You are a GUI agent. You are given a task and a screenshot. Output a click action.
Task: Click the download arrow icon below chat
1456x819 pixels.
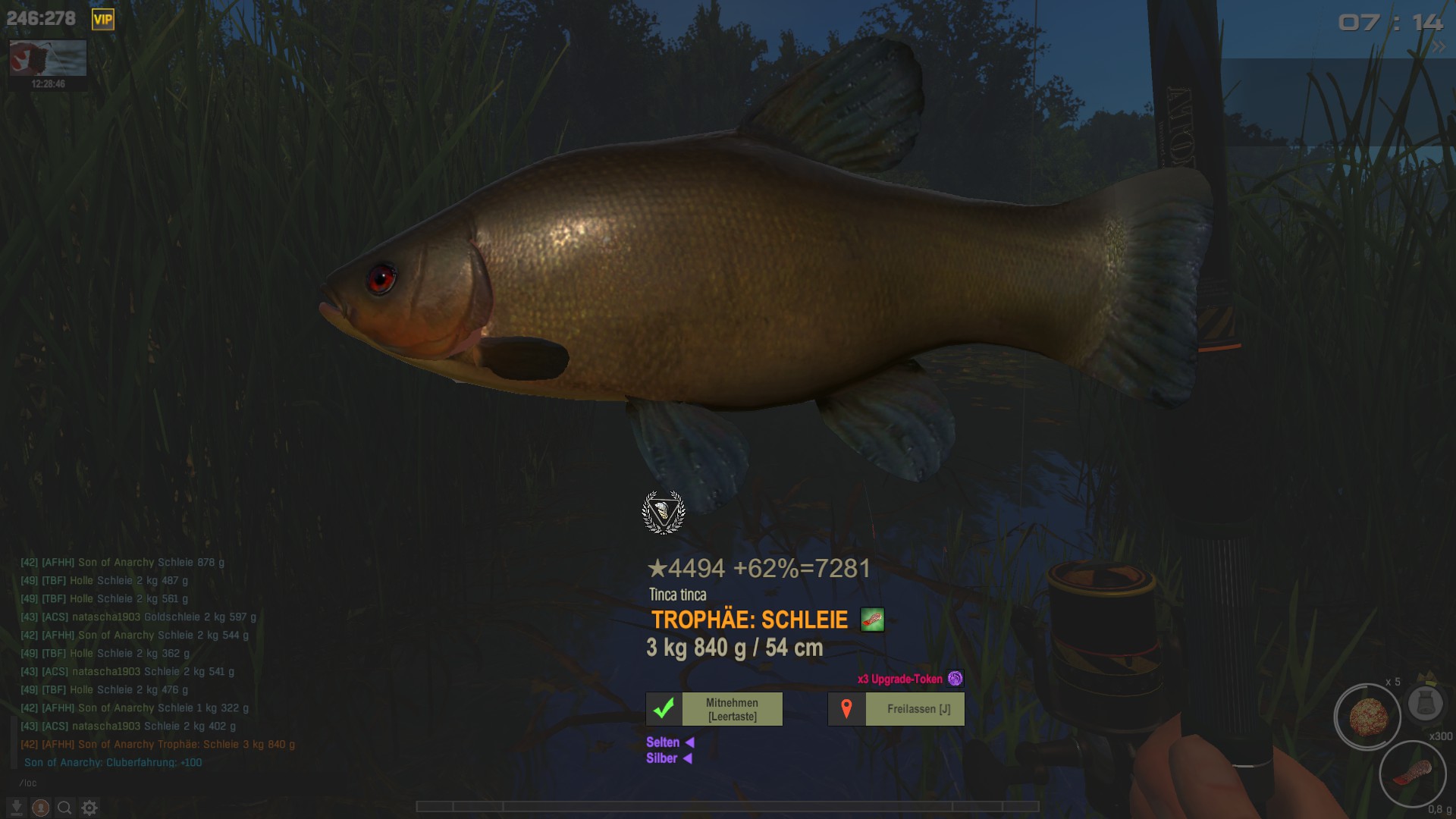point(17,808)
